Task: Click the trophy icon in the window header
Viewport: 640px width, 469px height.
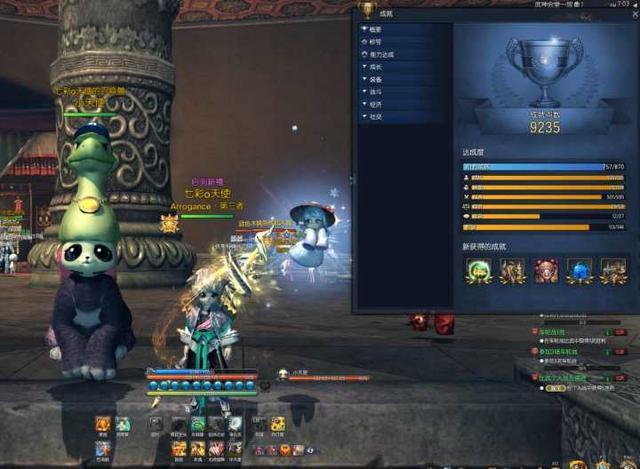Action: point(368,10)
